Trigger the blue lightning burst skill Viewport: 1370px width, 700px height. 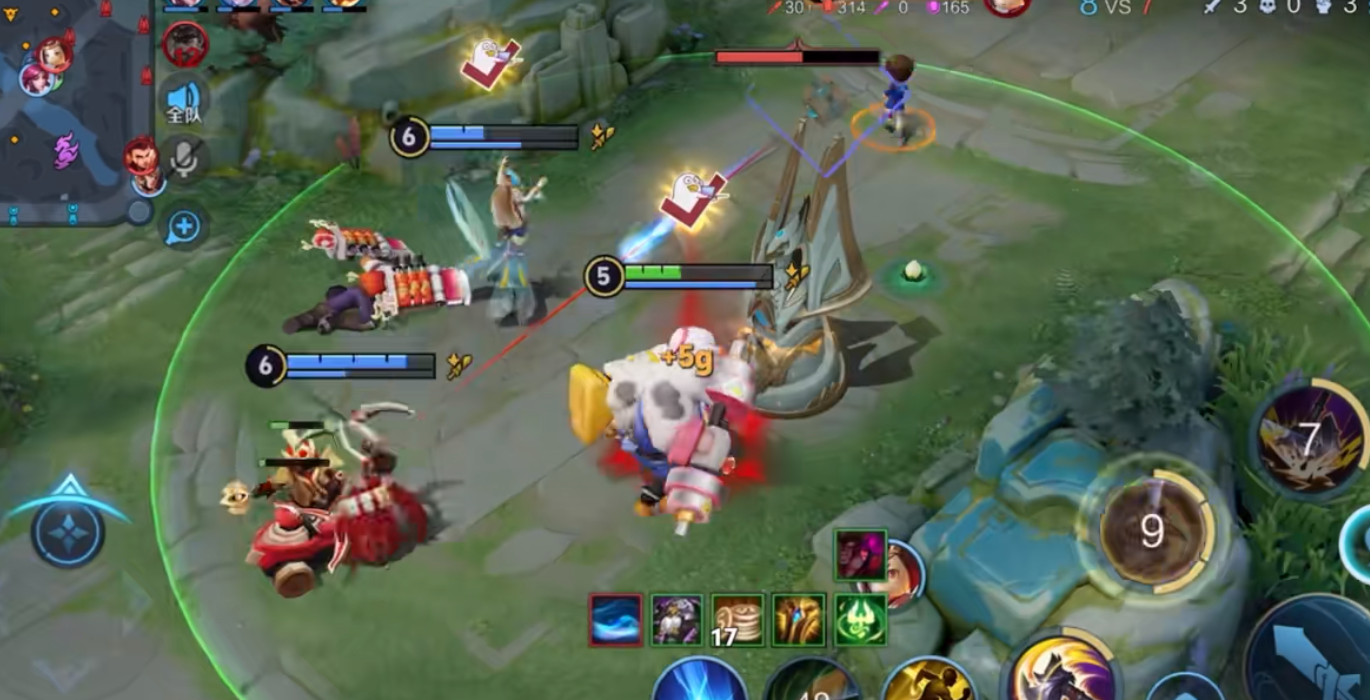[x=699, y=682]
